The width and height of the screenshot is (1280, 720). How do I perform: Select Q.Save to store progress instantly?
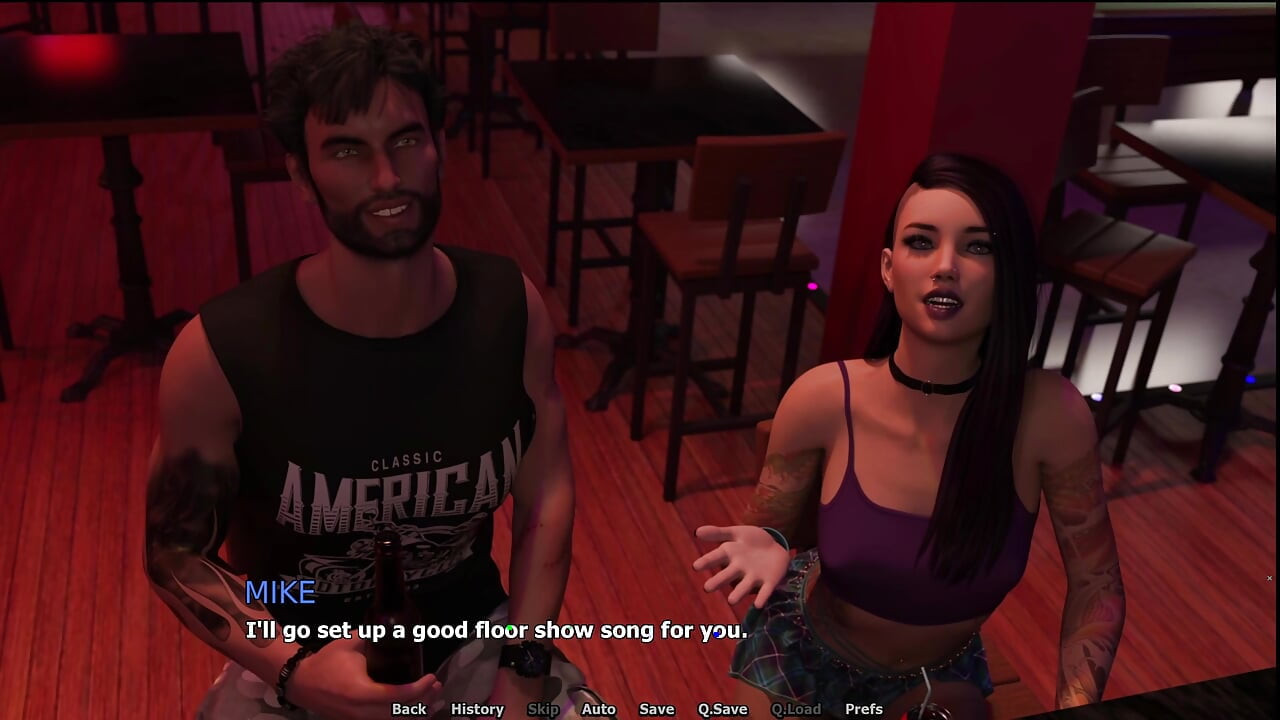(721, 709)
